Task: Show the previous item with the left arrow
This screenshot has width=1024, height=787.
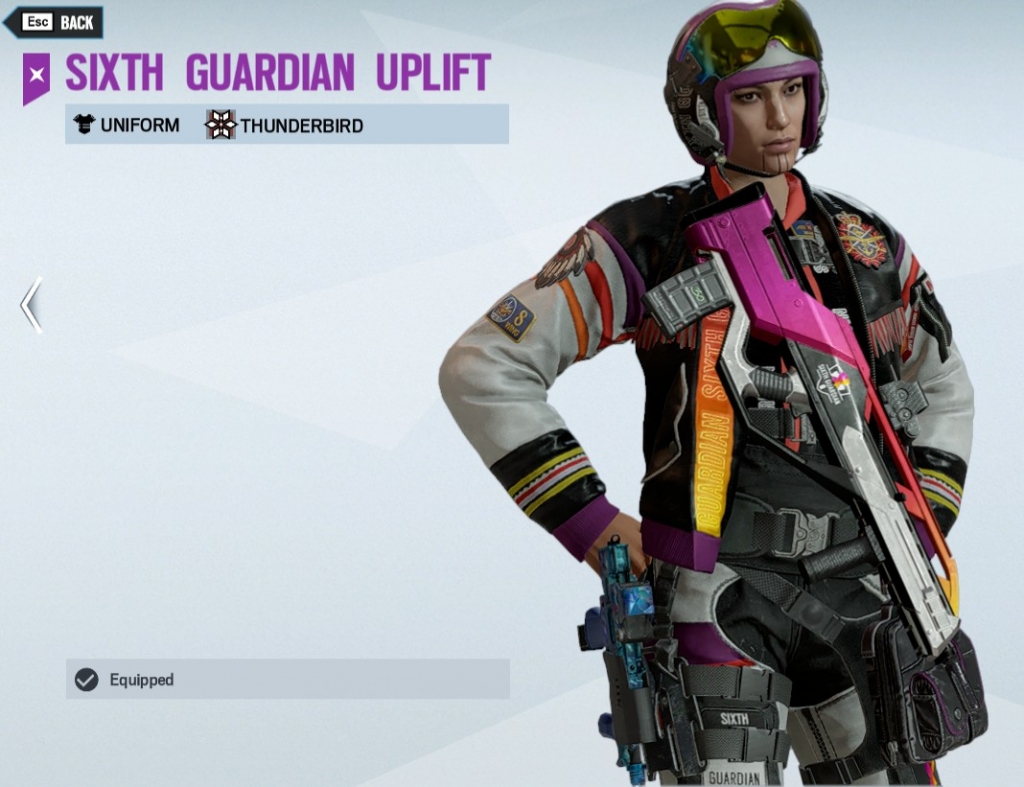Action: click(31, 305)
